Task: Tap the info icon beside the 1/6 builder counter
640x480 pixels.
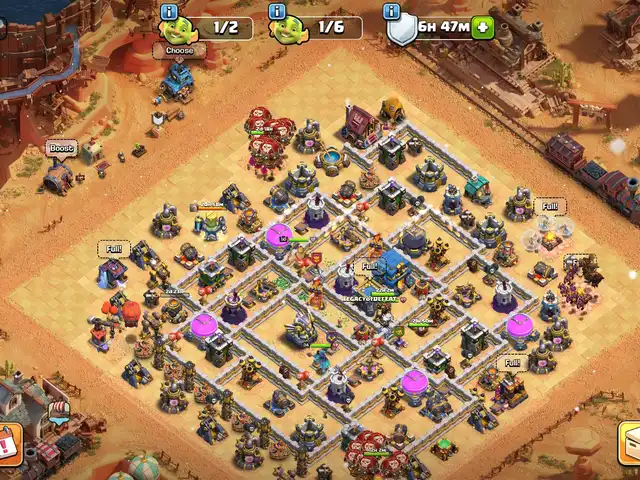Action: tap(278, 11)
